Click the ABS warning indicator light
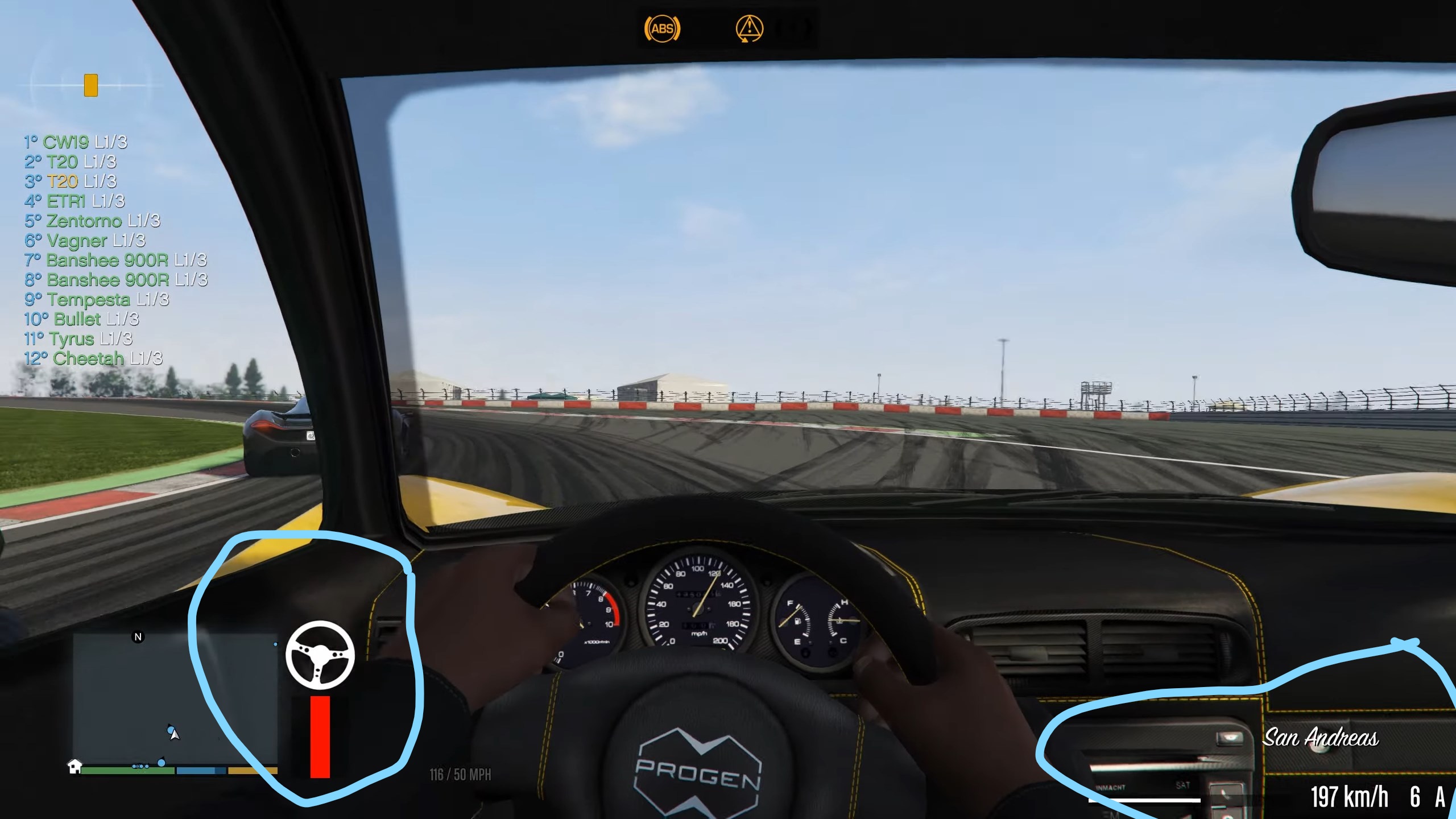The width and height of the screenshot is (1456, 819). point(662,27)
